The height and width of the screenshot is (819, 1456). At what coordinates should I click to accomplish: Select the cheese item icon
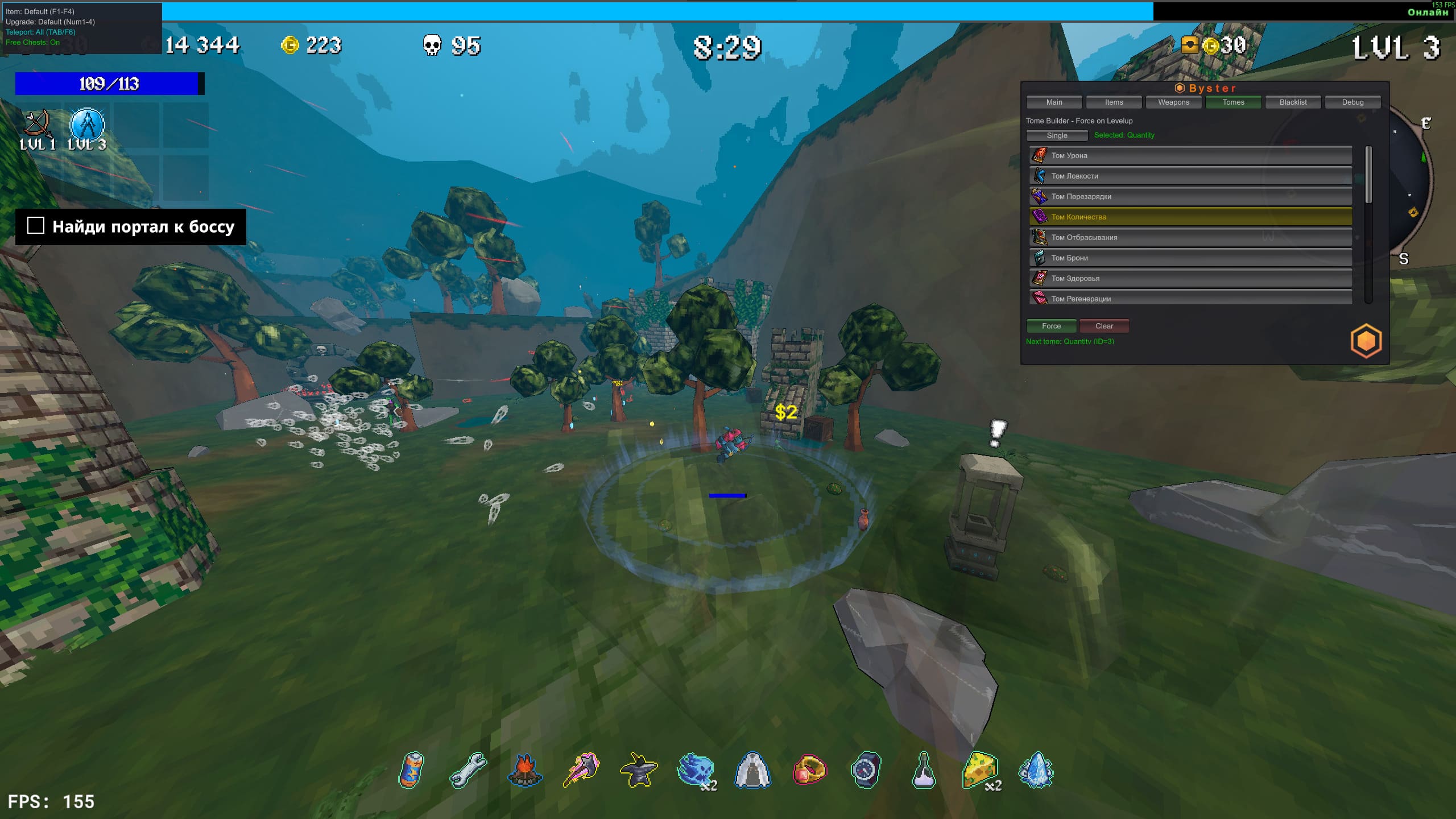point(979,770)
